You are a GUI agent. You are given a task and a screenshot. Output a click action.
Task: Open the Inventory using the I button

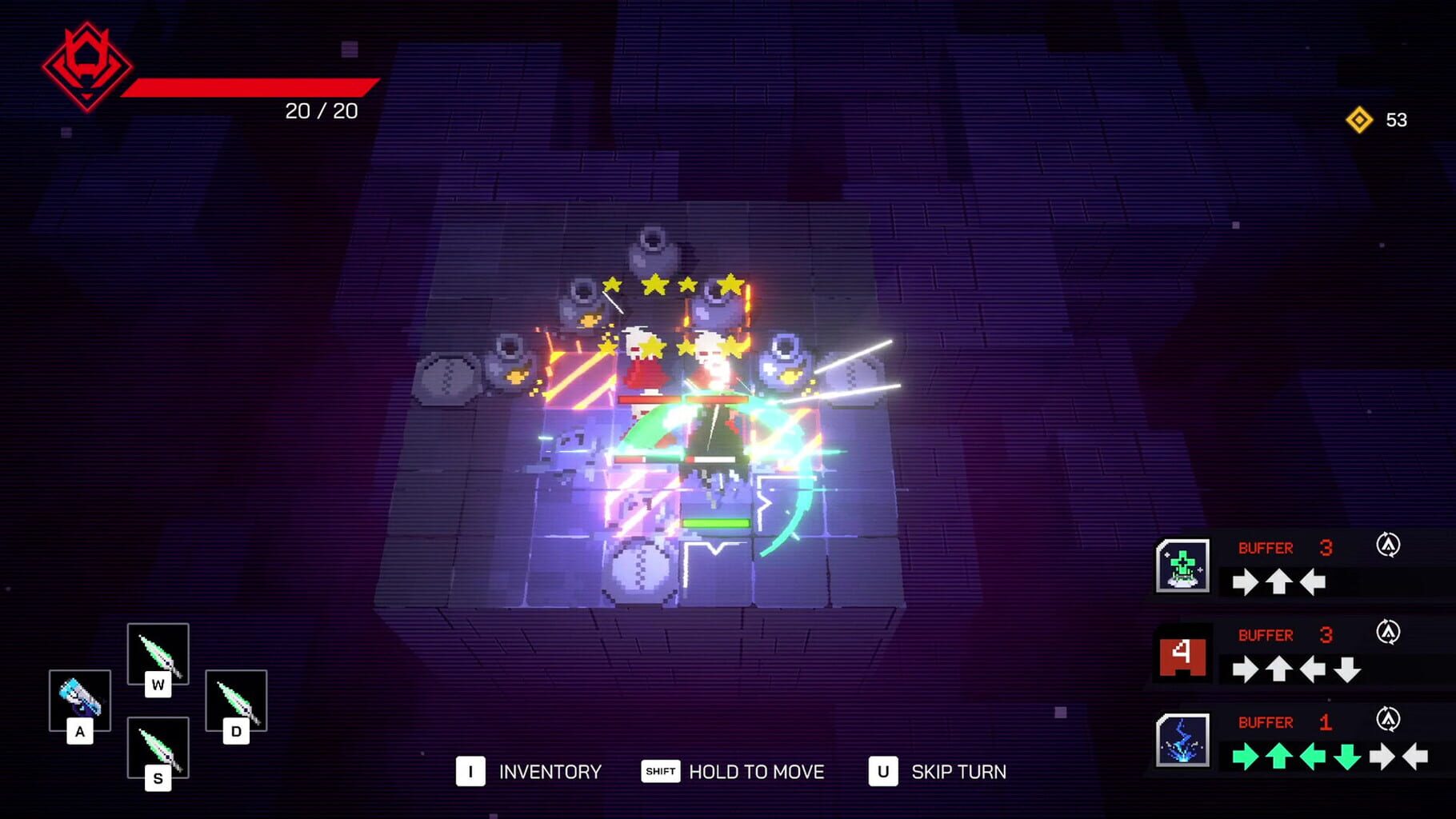pyautogui.click(x=471, y=772)
